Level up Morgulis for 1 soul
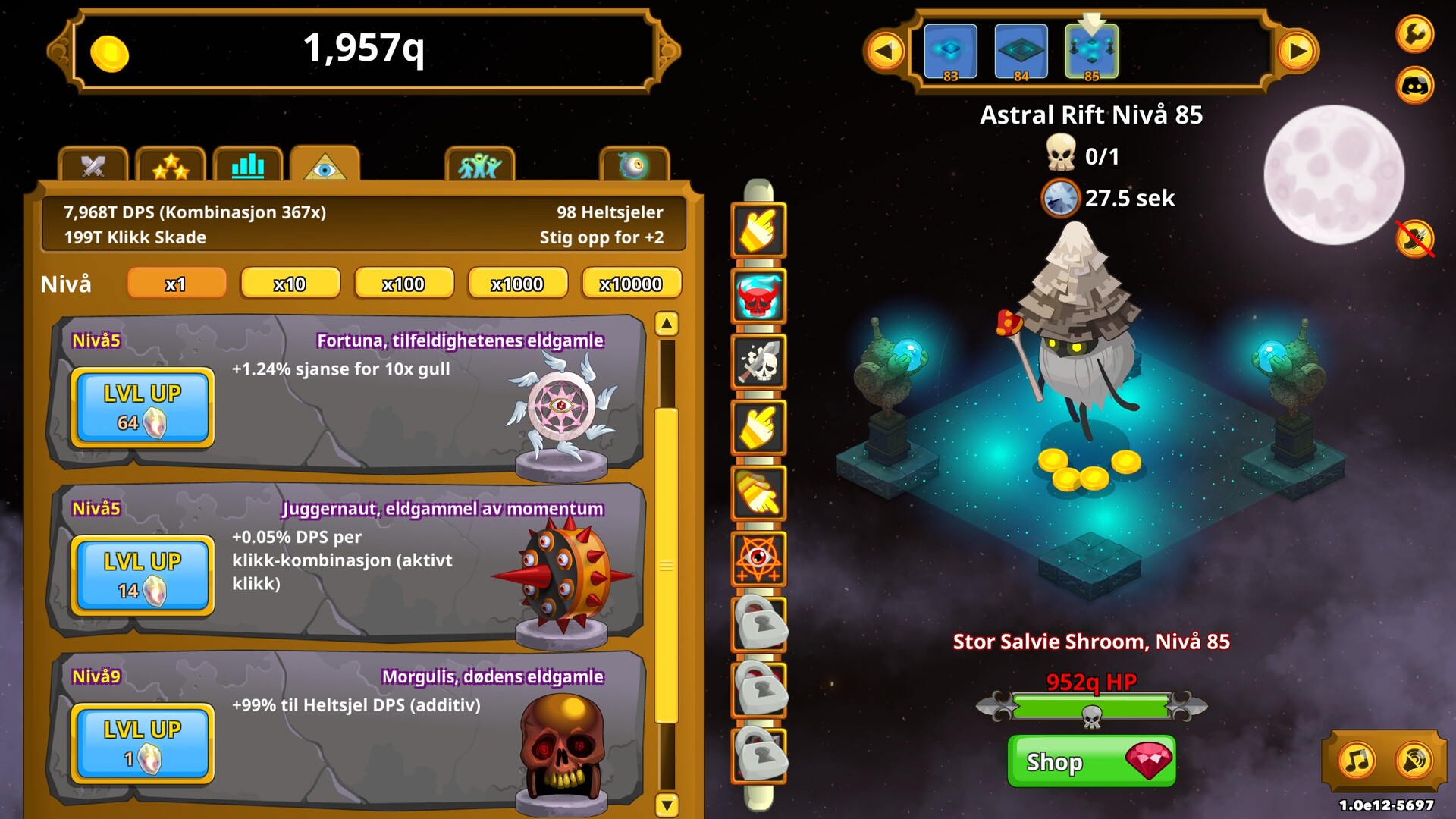The height and width of the screenshot is (819, 1456). coord(143,744)
